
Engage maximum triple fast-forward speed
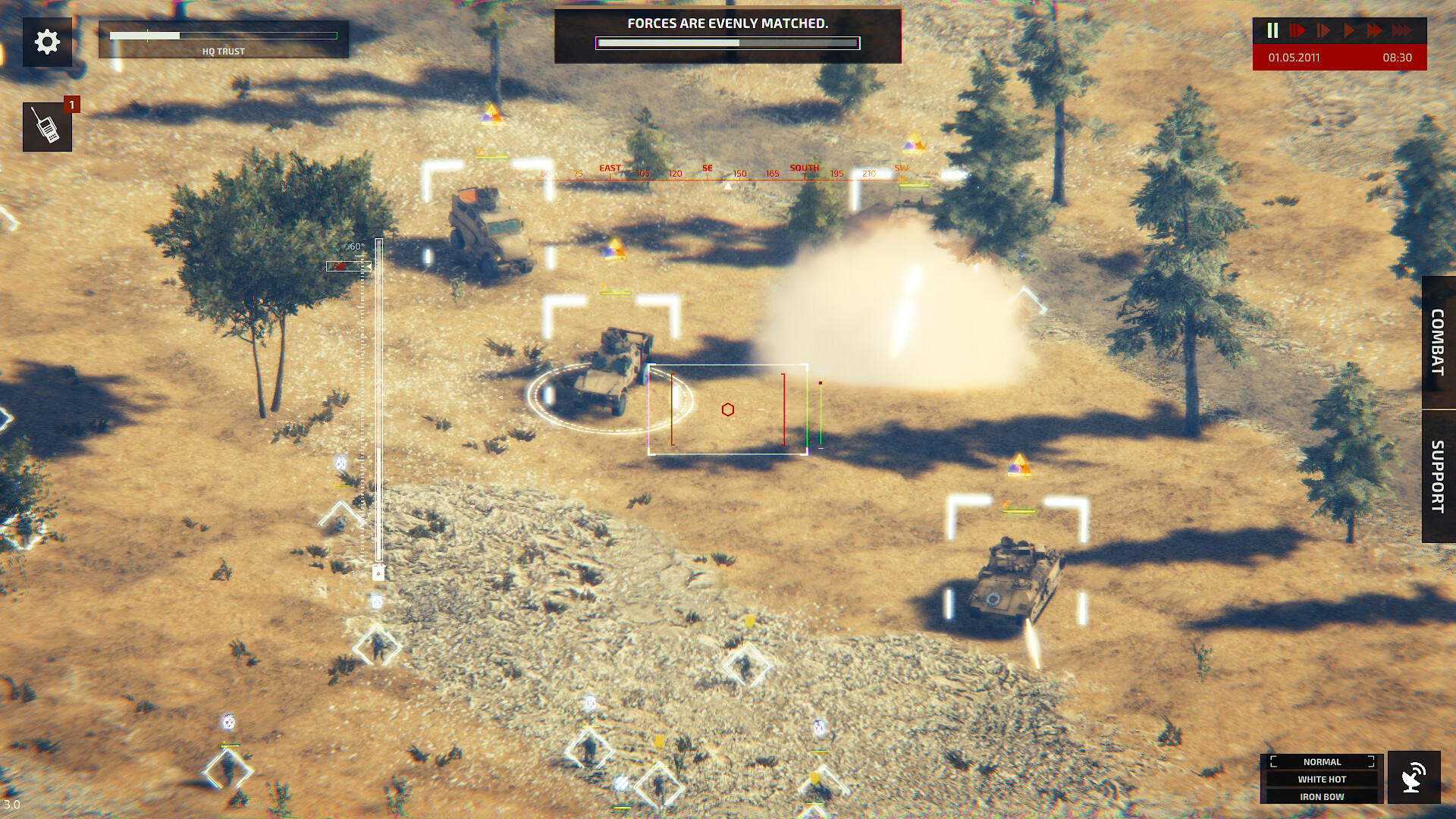coord(1403,31)
